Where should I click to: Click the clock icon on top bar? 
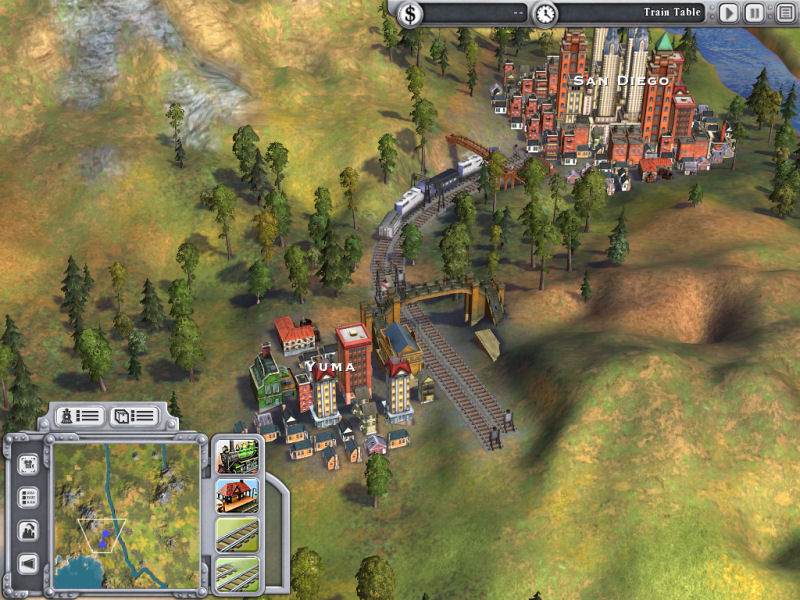[x=545, y=14]
